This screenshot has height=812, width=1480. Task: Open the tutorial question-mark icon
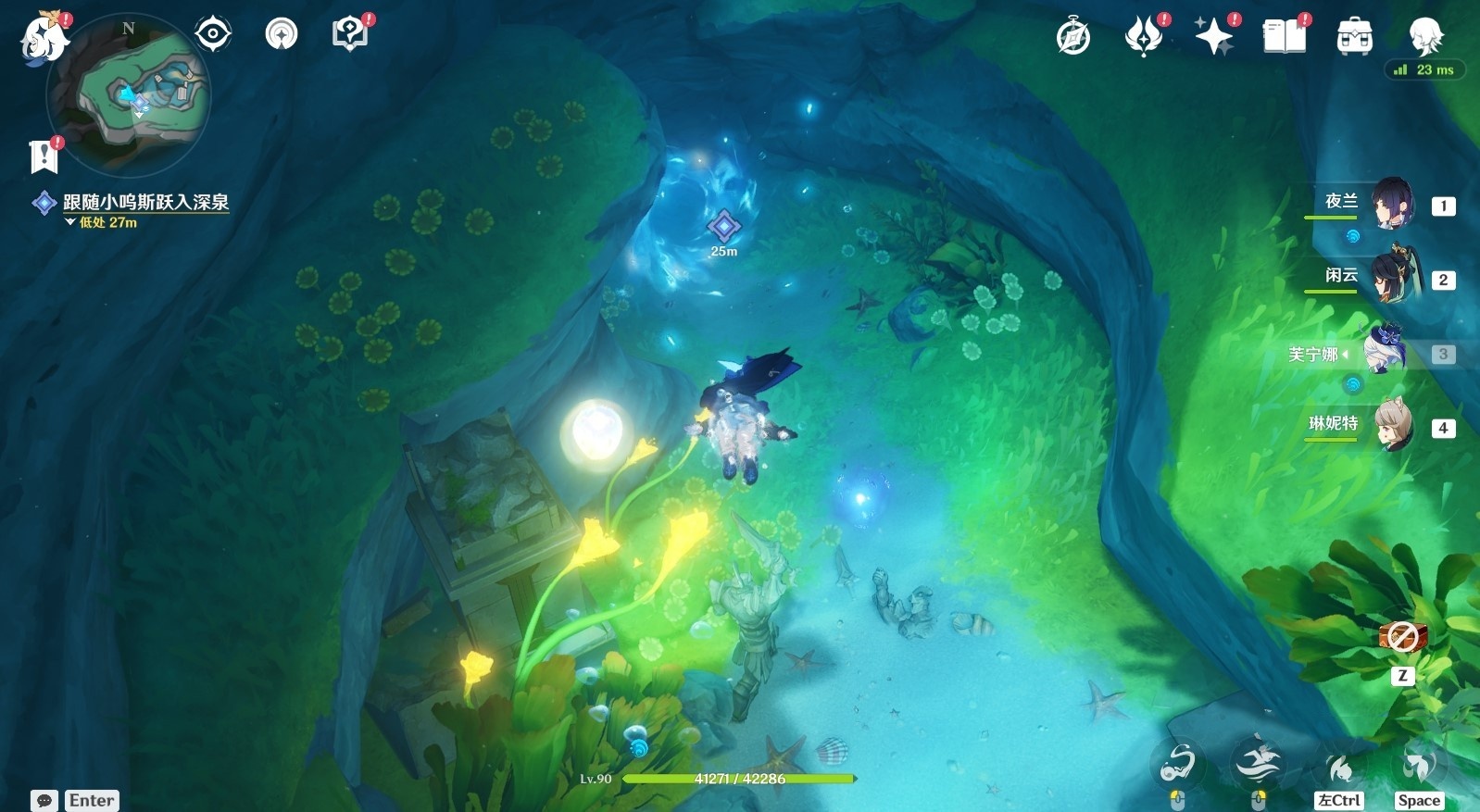(349, 35)
